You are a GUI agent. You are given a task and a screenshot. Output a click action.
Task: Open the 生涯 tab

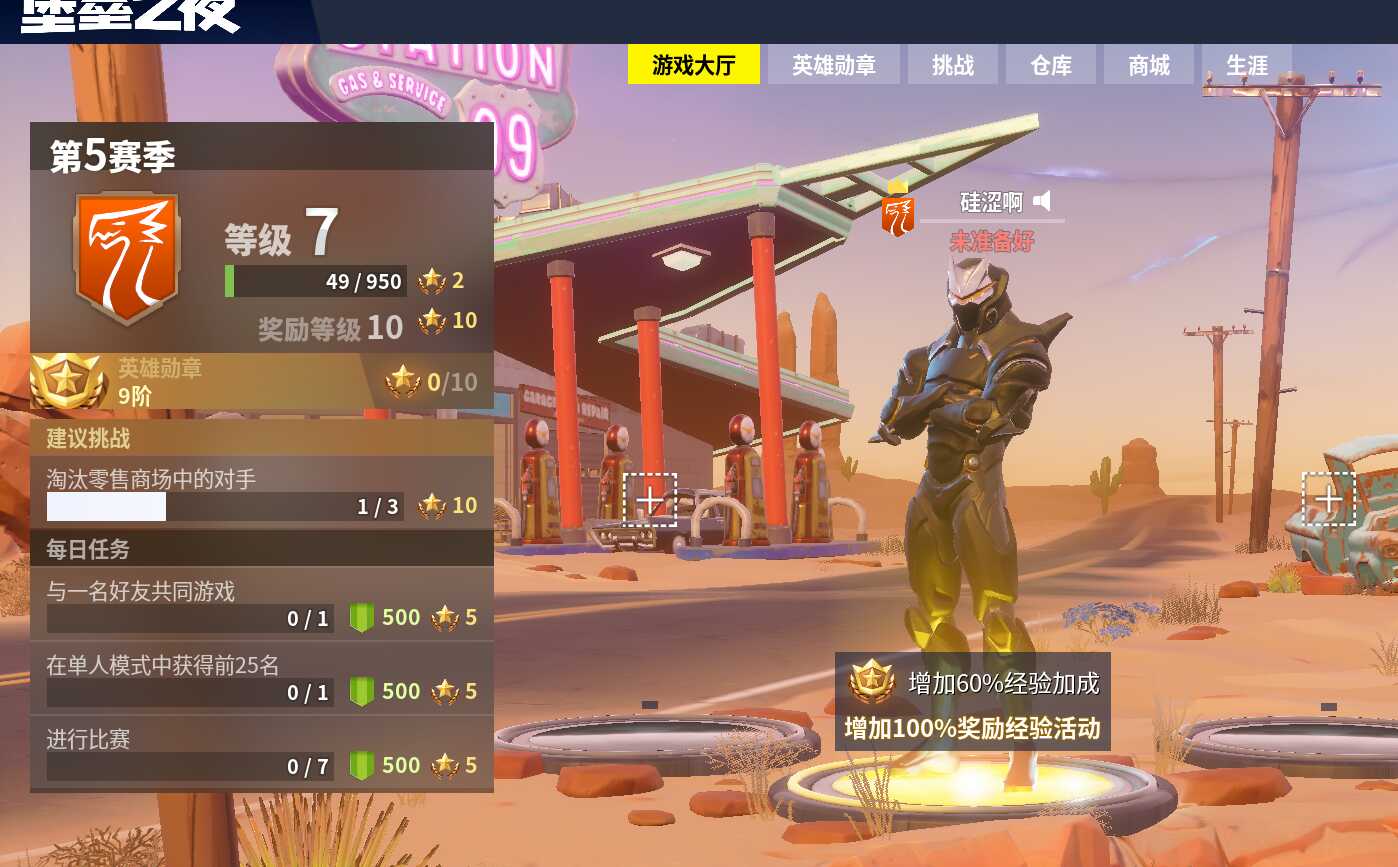click(1245, 64)
